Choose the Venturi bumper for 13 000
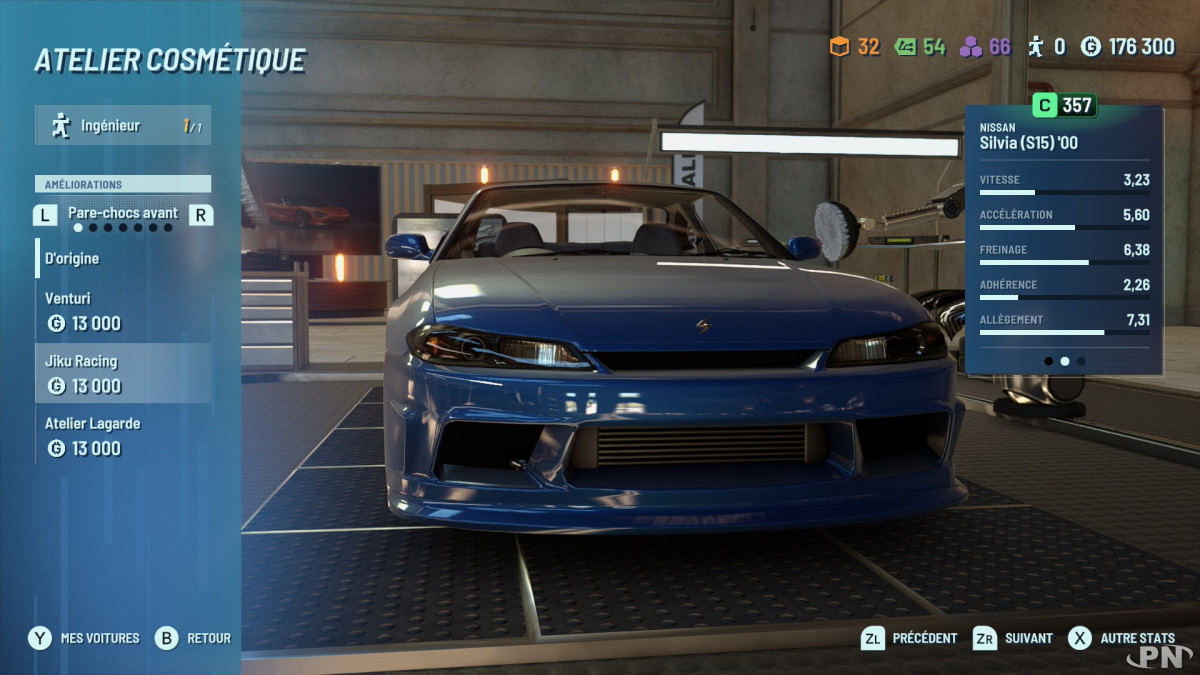The height and width of the screenshot is (675, 1200). 123,311
